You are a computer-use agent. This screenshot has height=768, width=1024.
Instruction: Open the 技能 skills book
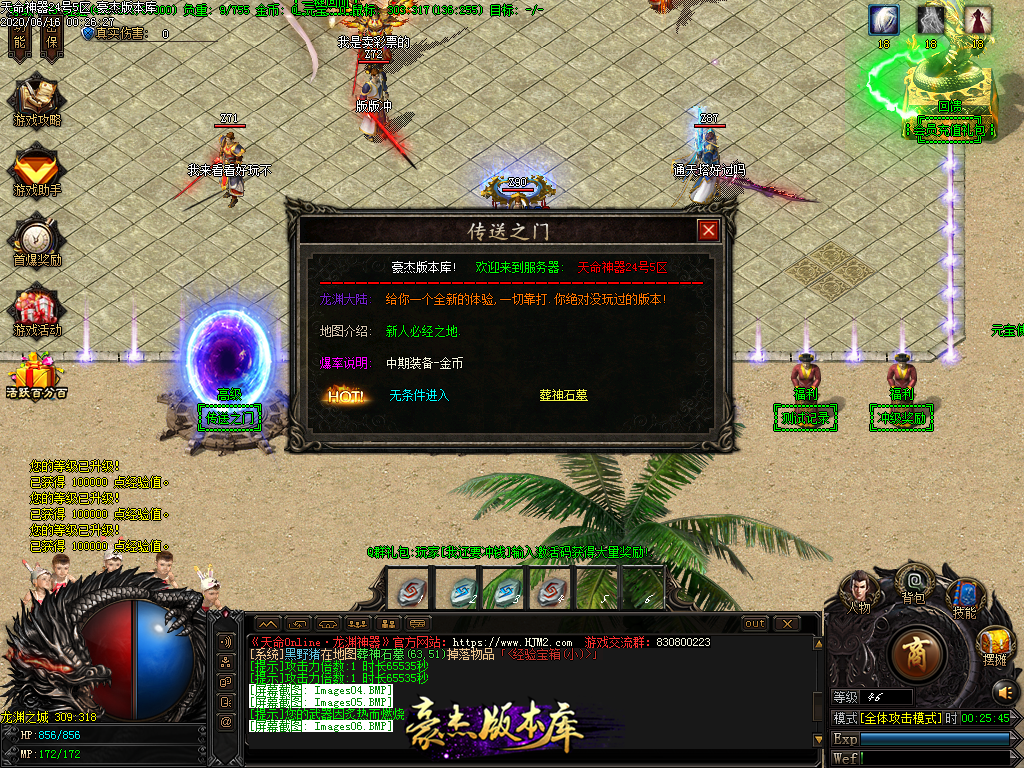pos(964,597)
